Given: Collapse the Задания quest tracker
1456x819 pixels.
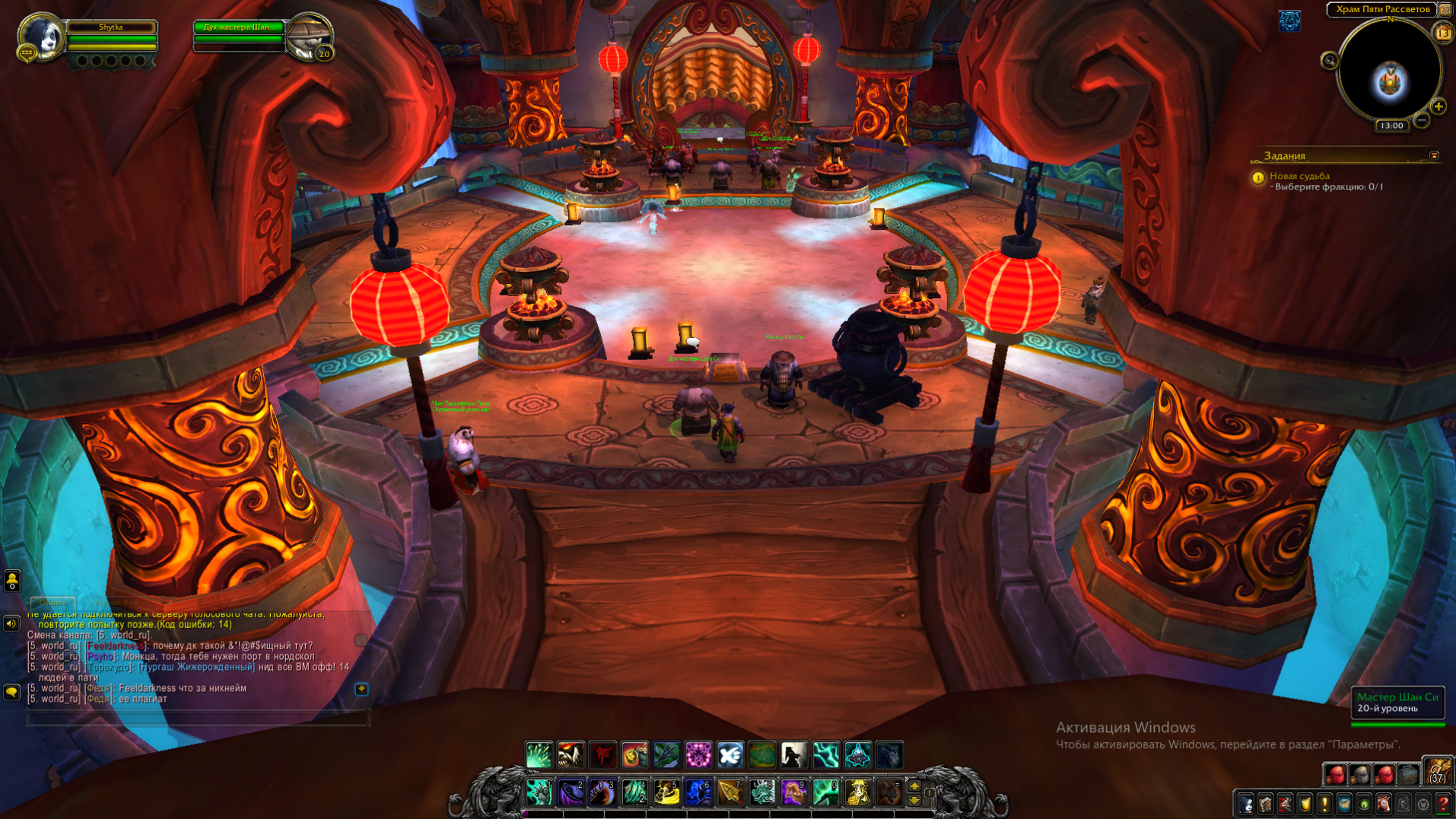Looking at the screenshot, I should [x=1434, y=156].
